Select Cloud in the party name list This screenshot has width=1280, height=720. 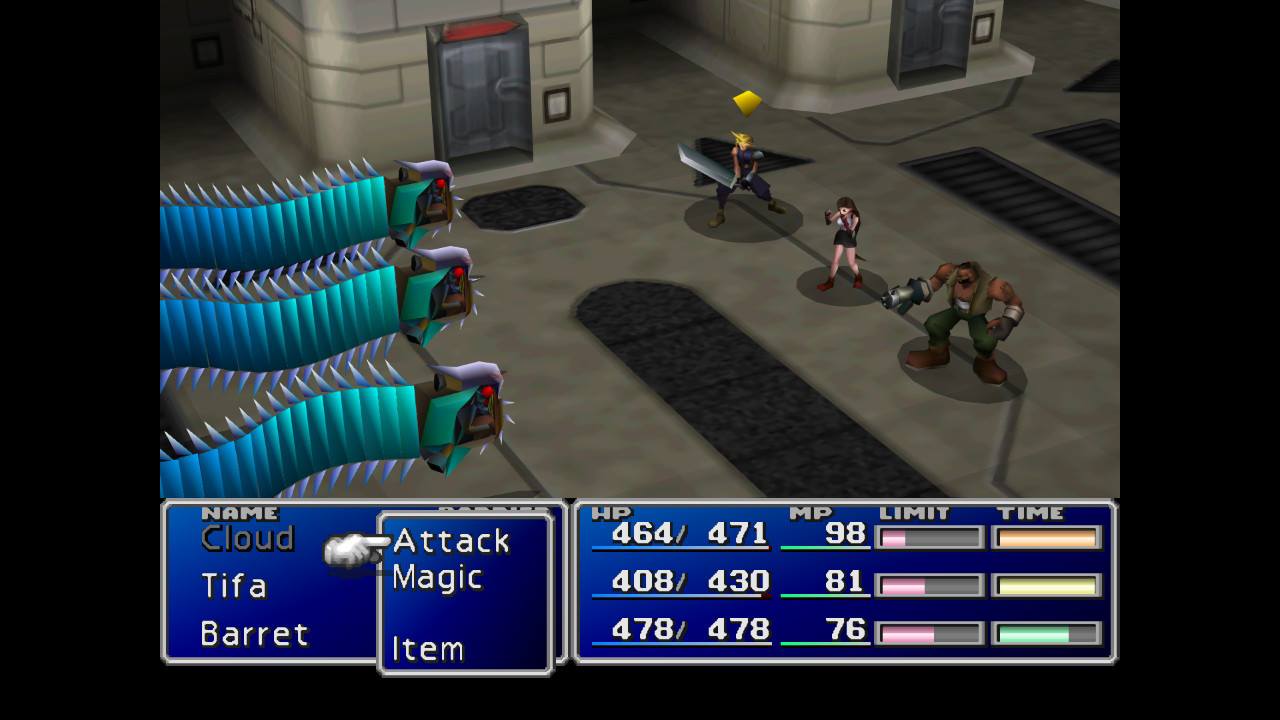[247, 538]
